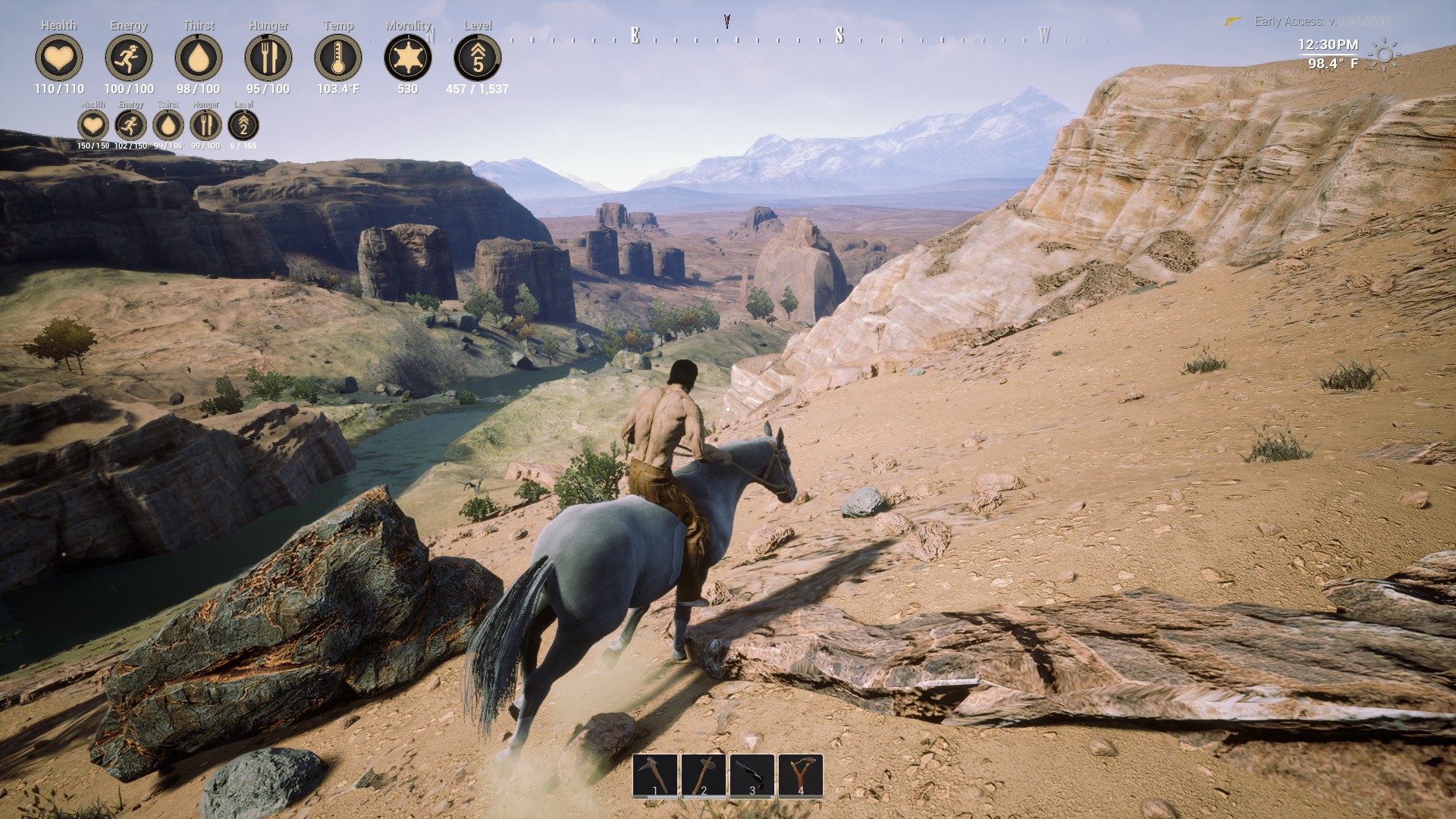Select the slingshot in hotbar slot 4
Viewport: 1456px width, 819px height.
pyautogui.click(x=802, y=773)
